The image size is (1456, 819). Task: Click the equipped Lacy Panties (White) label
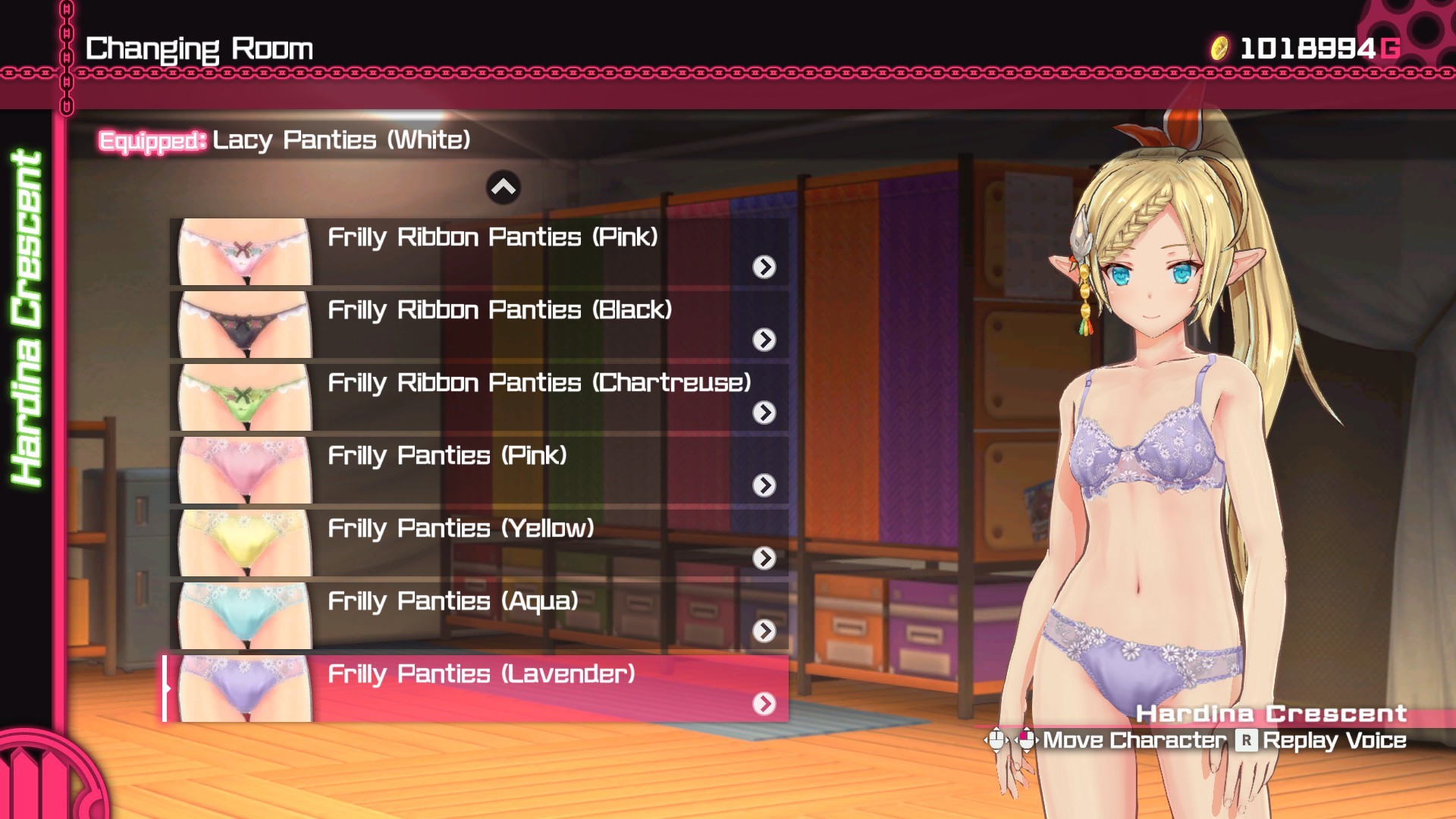point(341,140)
